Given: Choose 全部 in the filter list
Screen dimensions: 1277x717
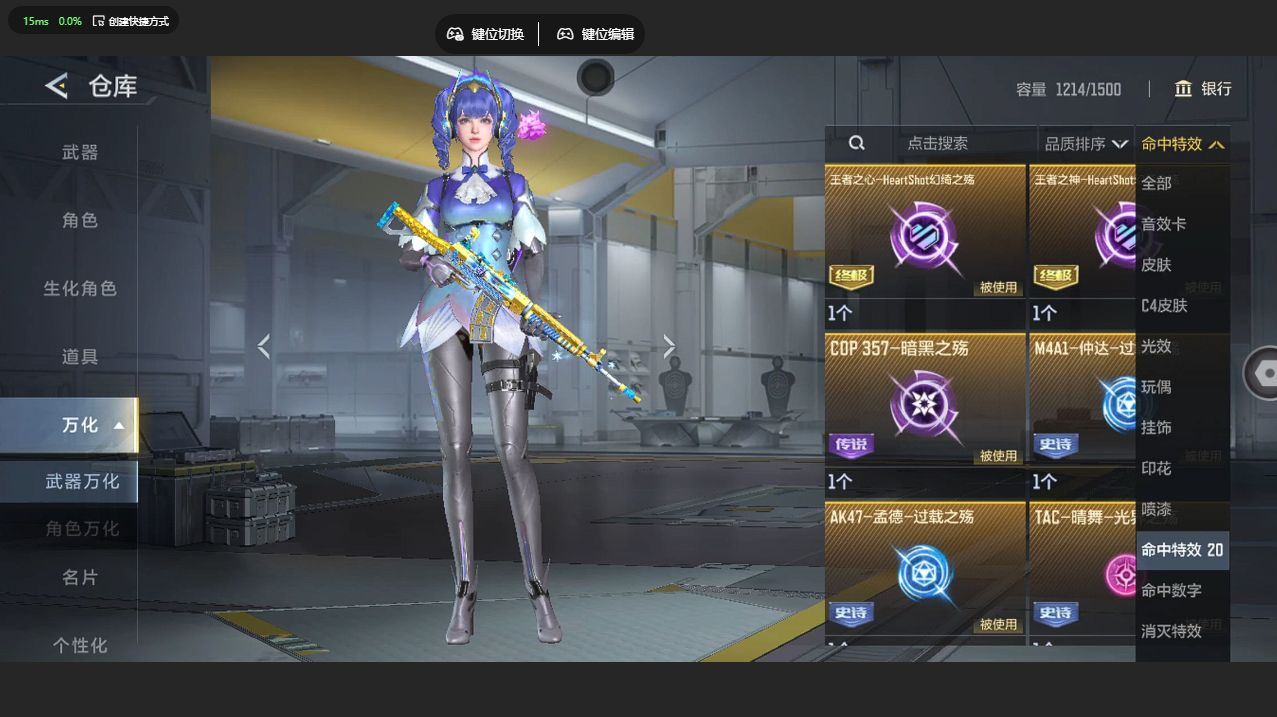Looking at the screenshot, I should pyautogui.click(x=1157, y=183).
